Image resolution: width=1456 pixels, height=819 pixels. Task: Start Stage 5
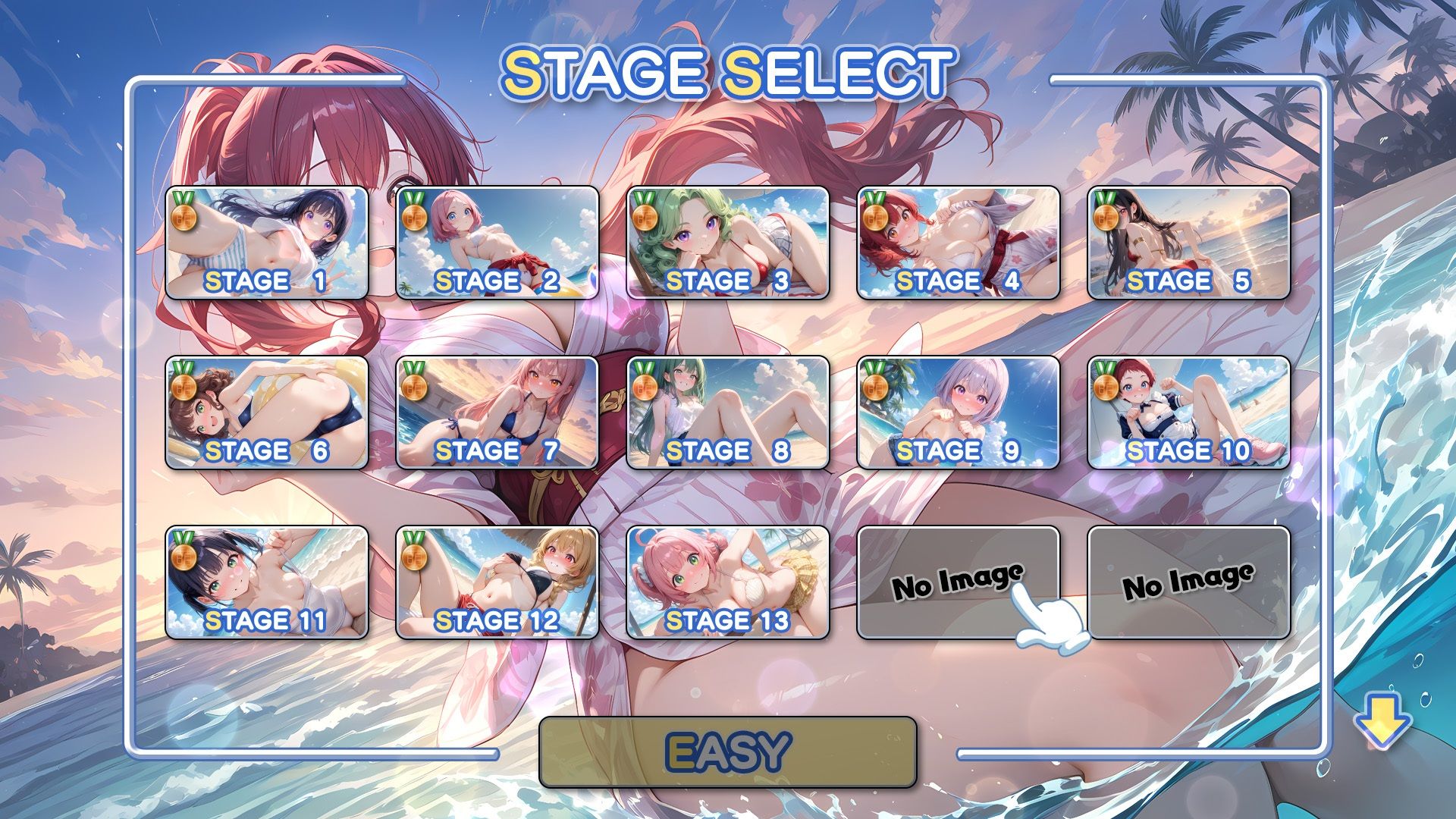1188,243
